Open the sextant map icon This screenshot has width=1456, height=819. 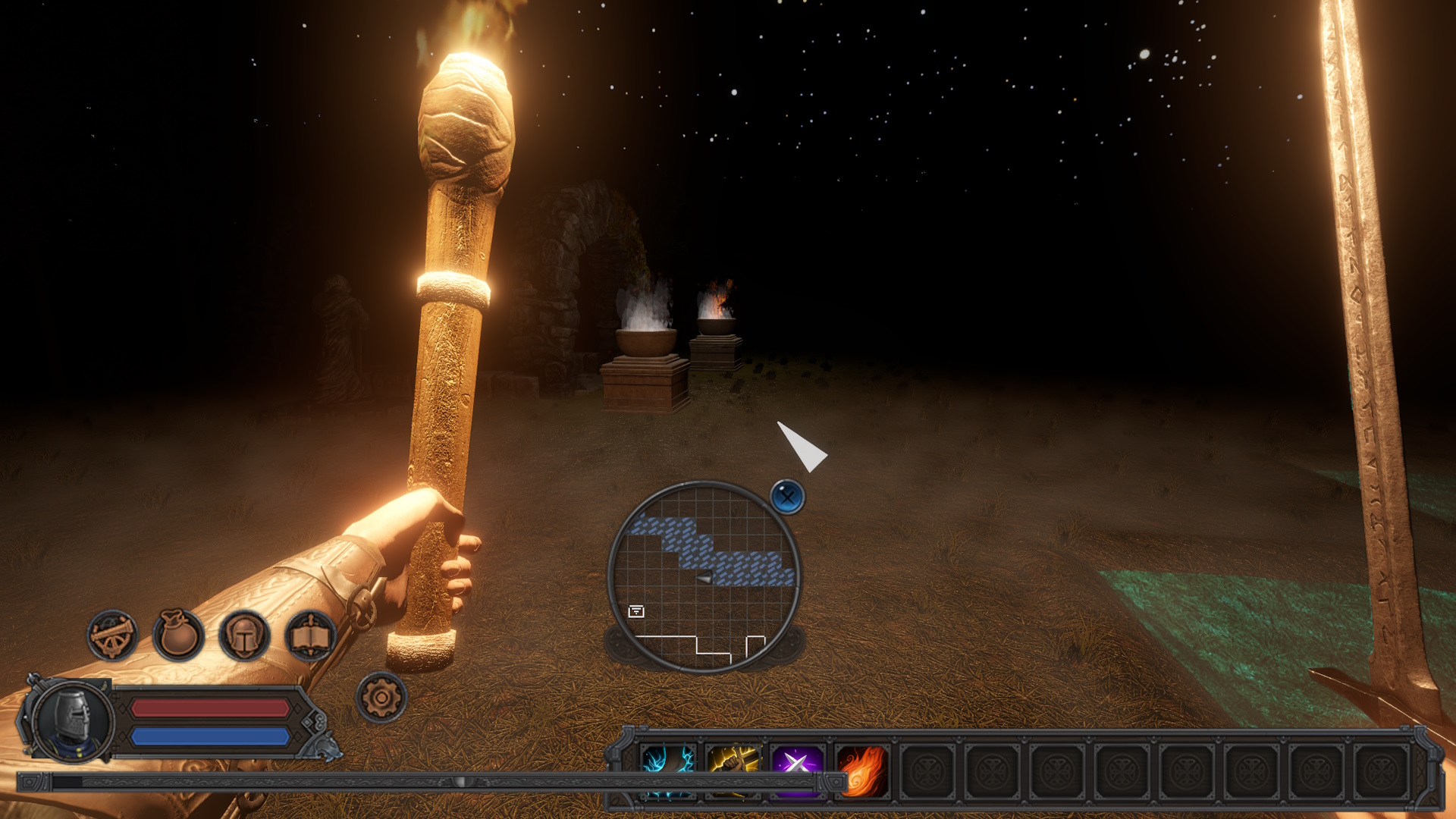point(112,635)
